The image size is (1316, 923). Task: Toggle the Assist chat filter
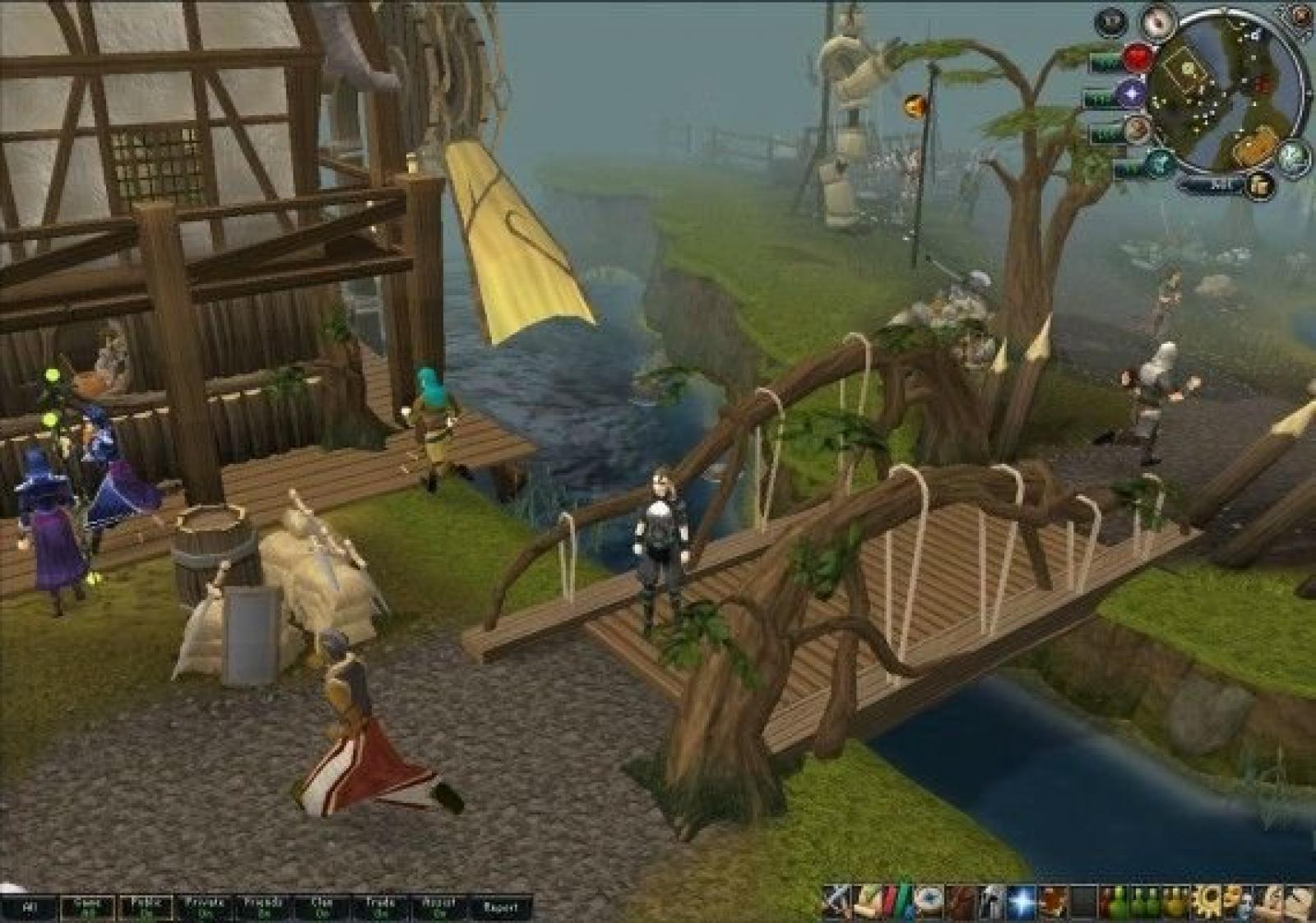point(438,908)
